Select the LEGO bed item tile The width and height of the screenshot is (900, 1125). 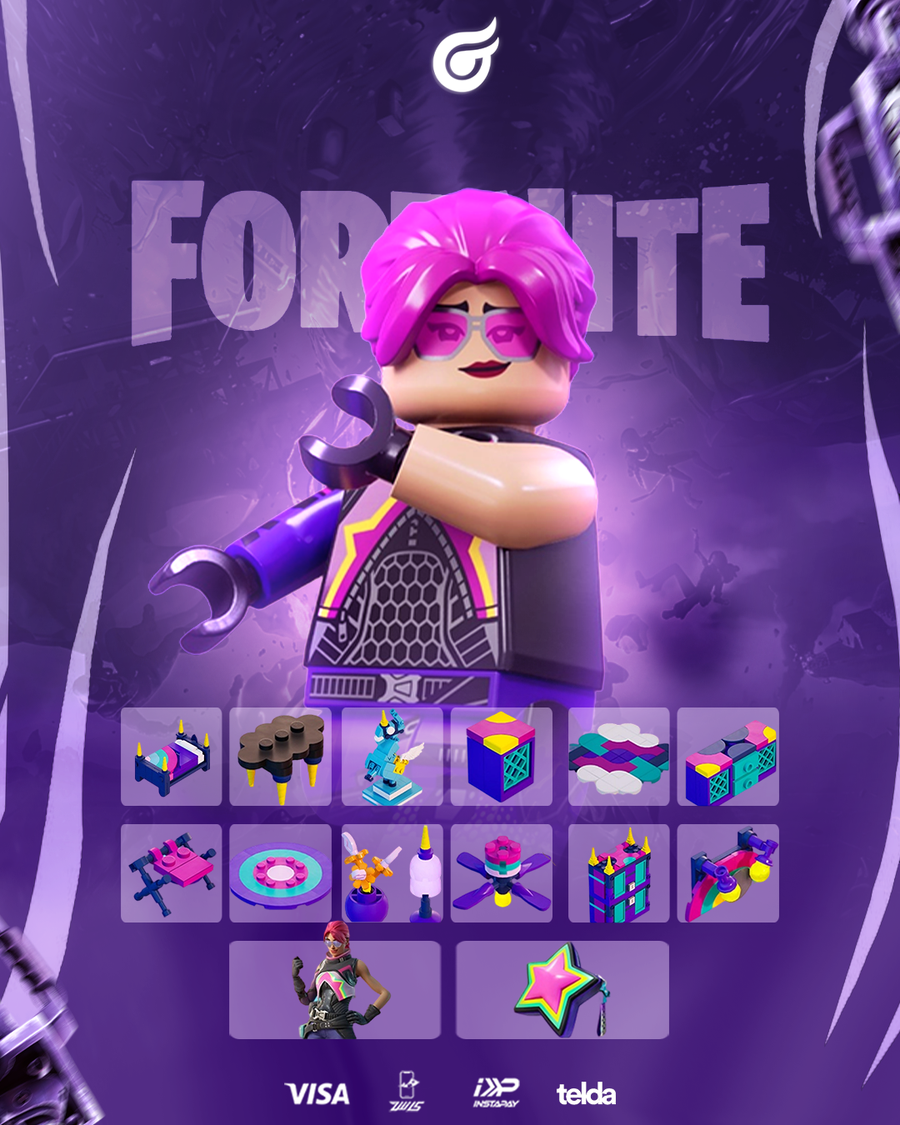coord(171,756)
